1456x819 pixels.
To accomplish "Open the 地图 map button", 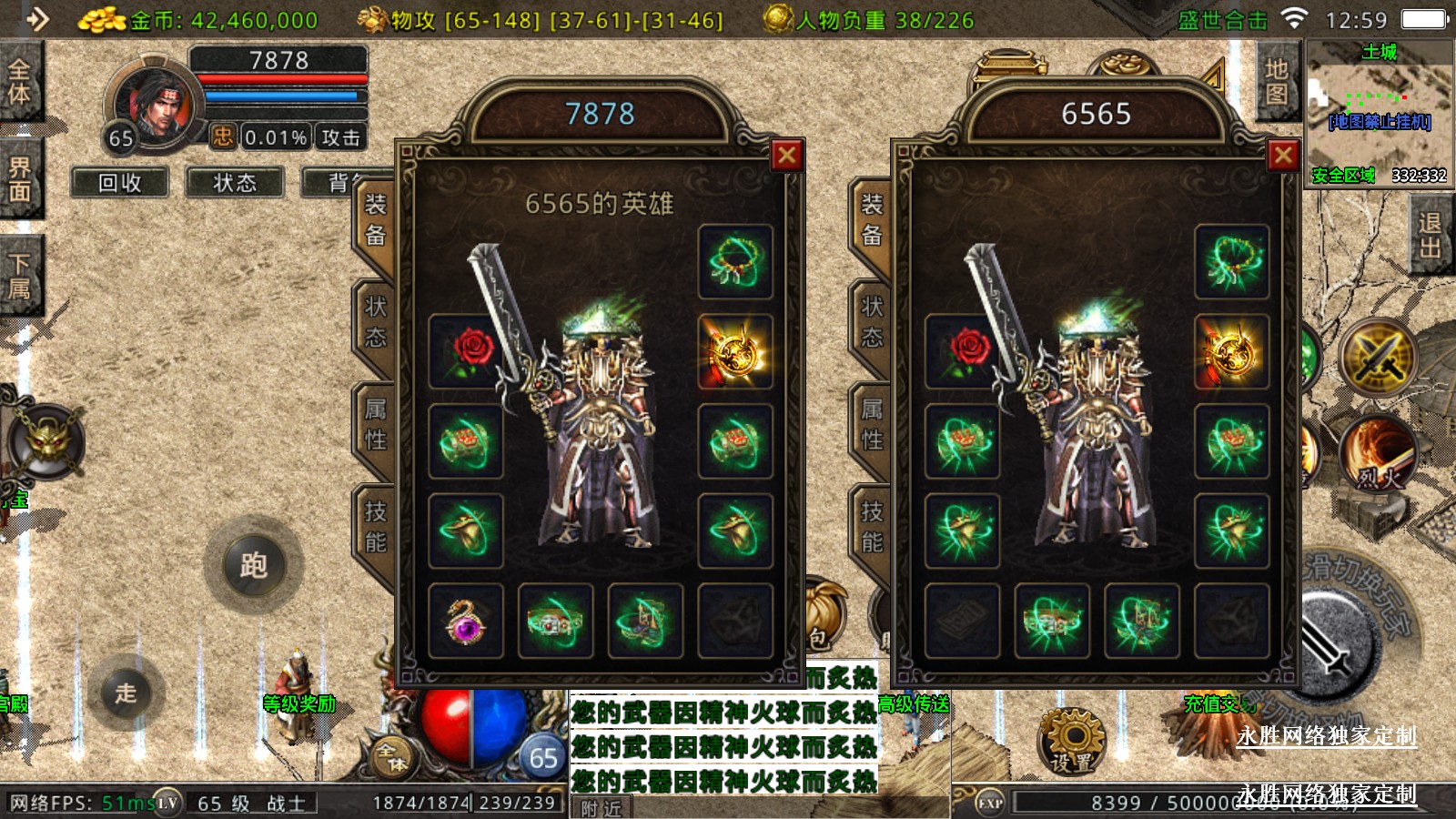I will [1276, 82].
